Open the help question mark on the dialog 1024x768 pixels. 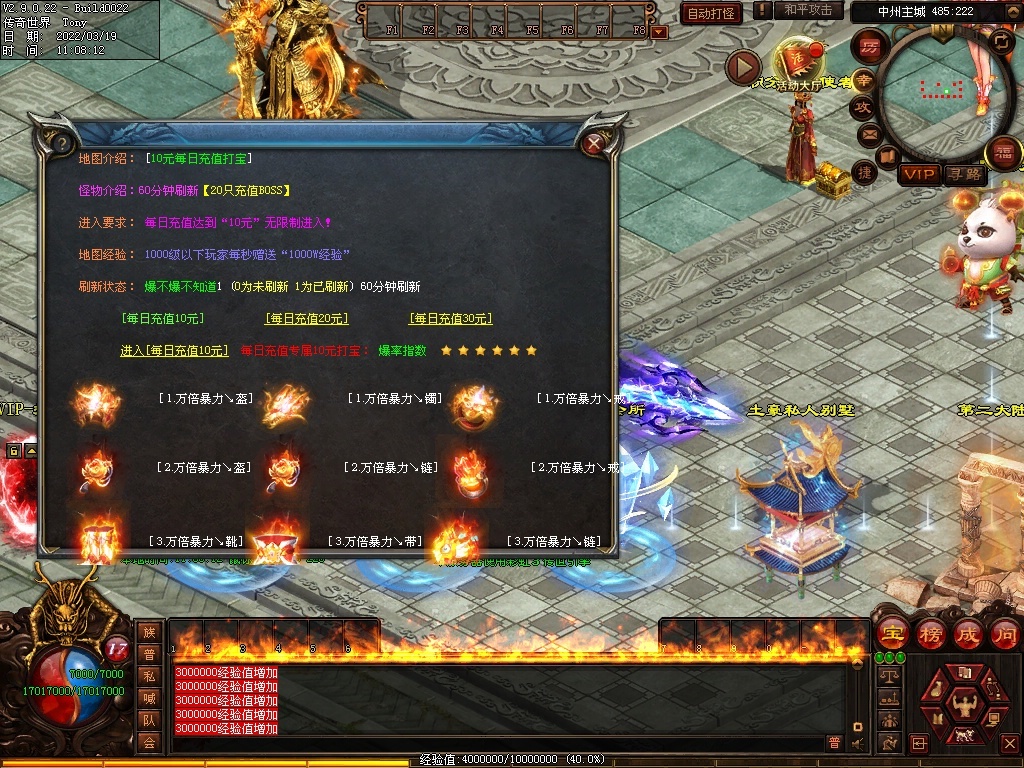tap(60, 143)
